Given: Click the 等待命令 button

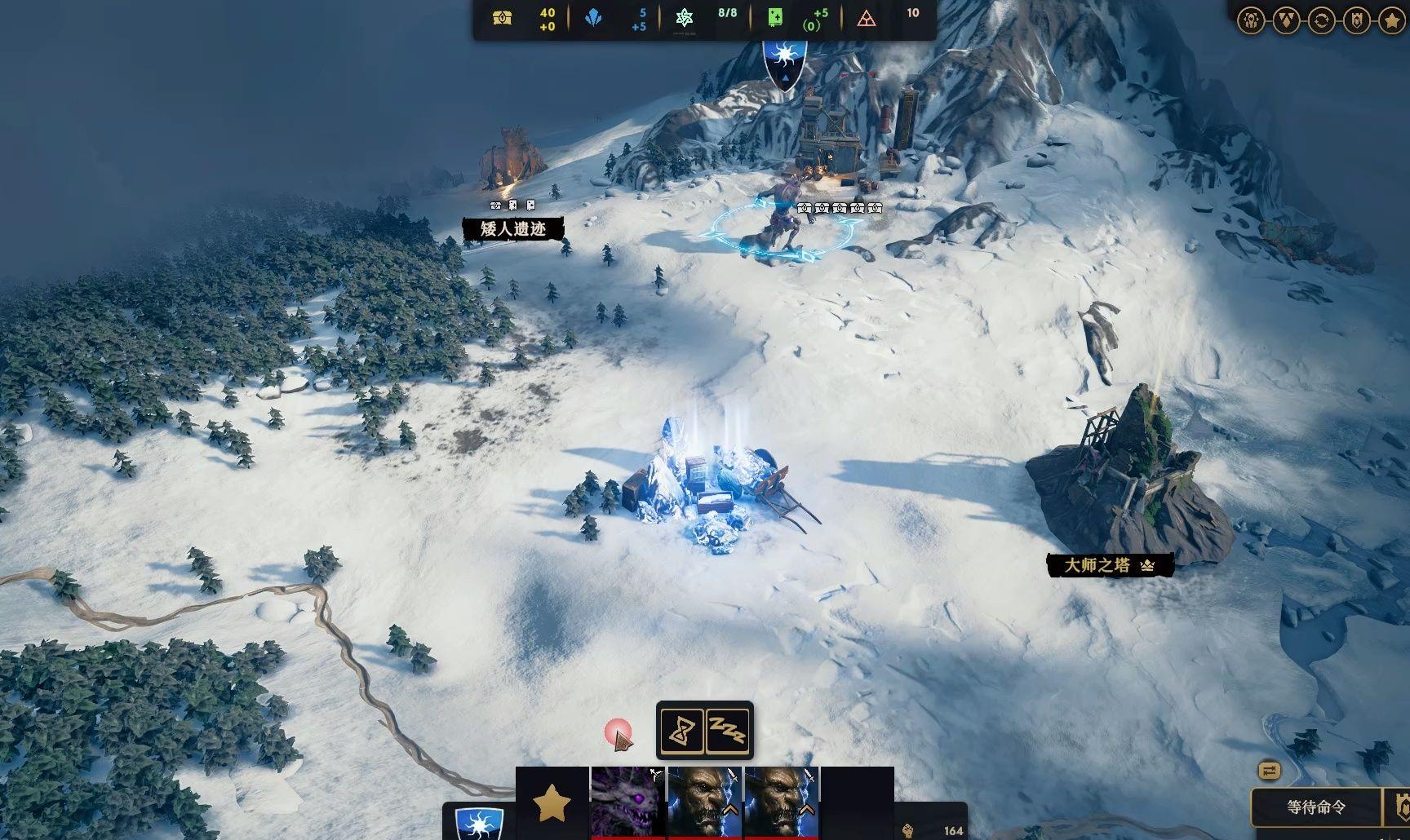Looking at the screenshot, I should click(x=1316, y=807).
